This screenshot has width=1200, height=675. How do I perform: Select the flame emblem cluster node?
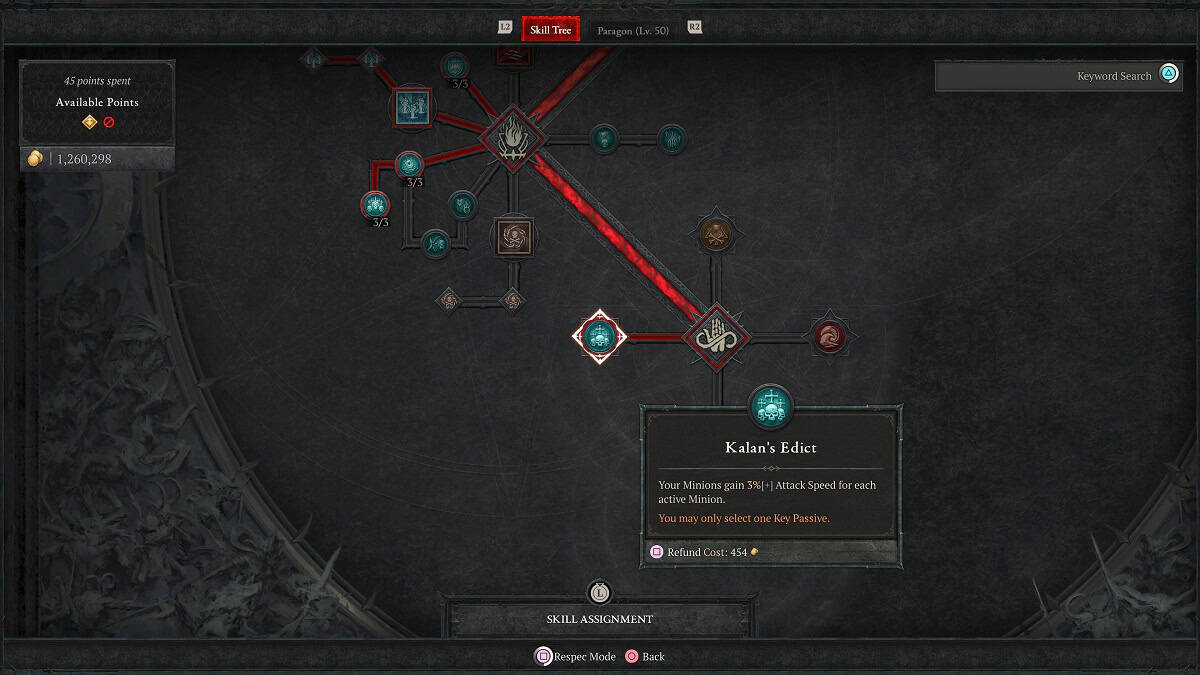coord(510,136)
